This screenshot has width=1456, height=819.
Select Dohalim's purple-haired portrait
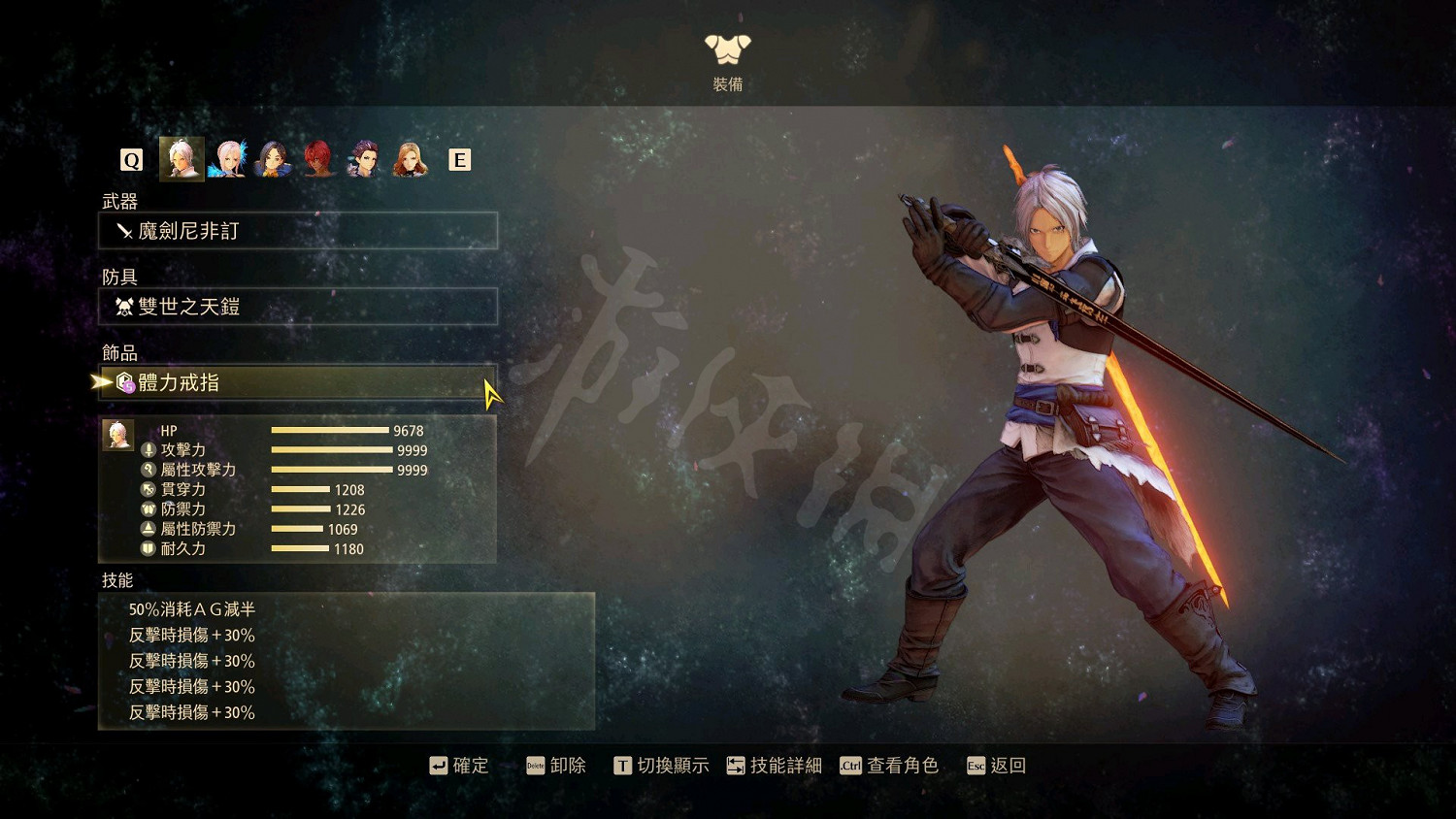[x=364, y=159]
